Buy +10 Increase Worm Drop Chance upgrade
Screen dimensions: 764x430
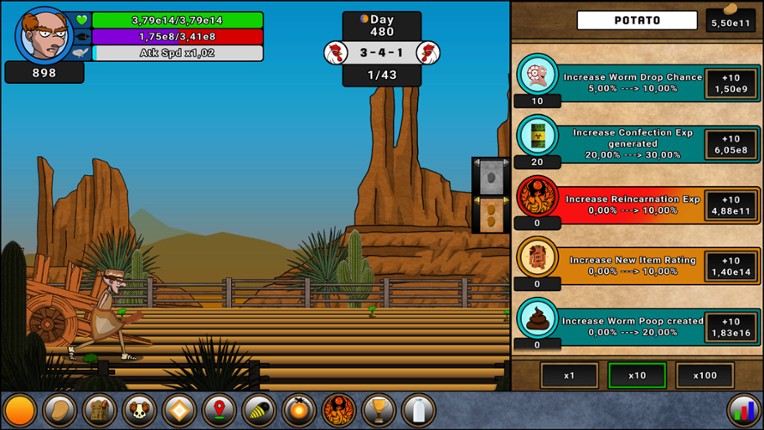730,83
